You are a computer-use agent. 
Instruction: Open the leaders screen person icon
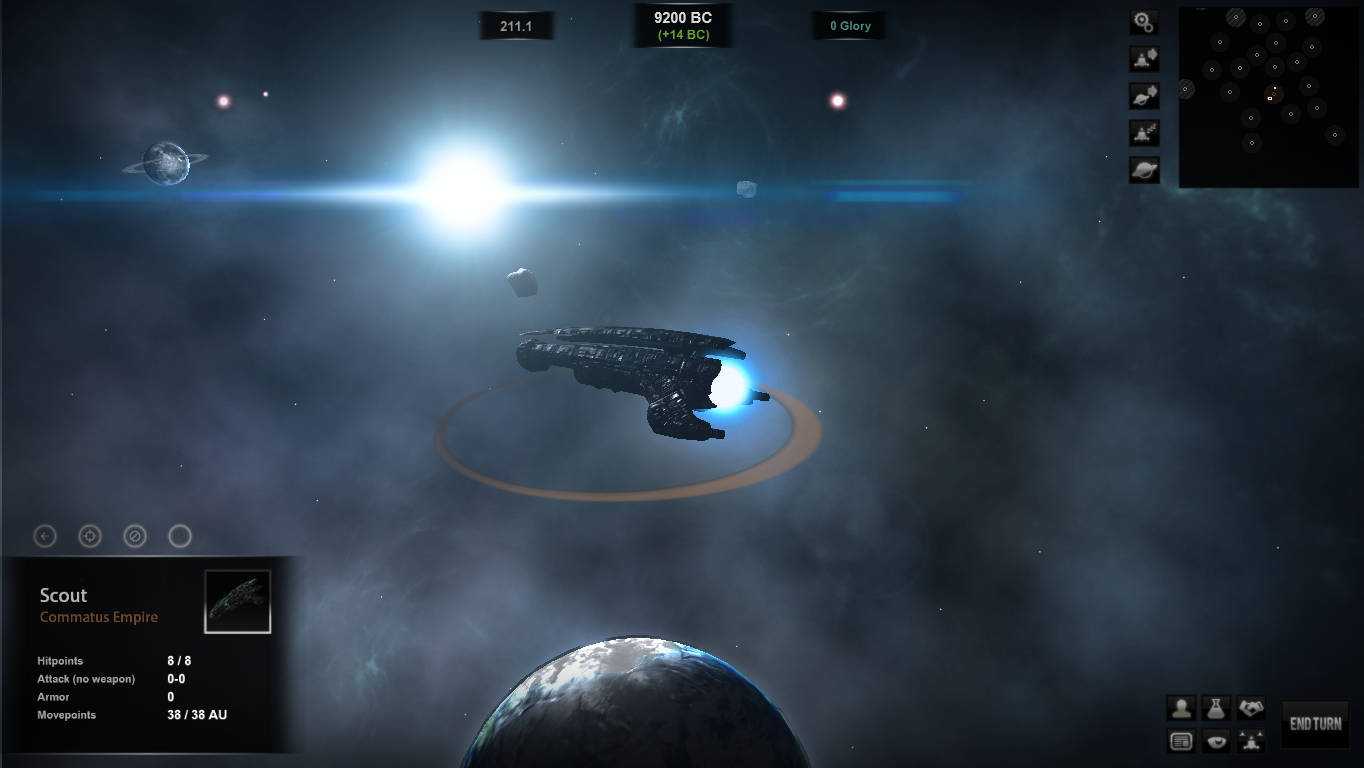1181,707
